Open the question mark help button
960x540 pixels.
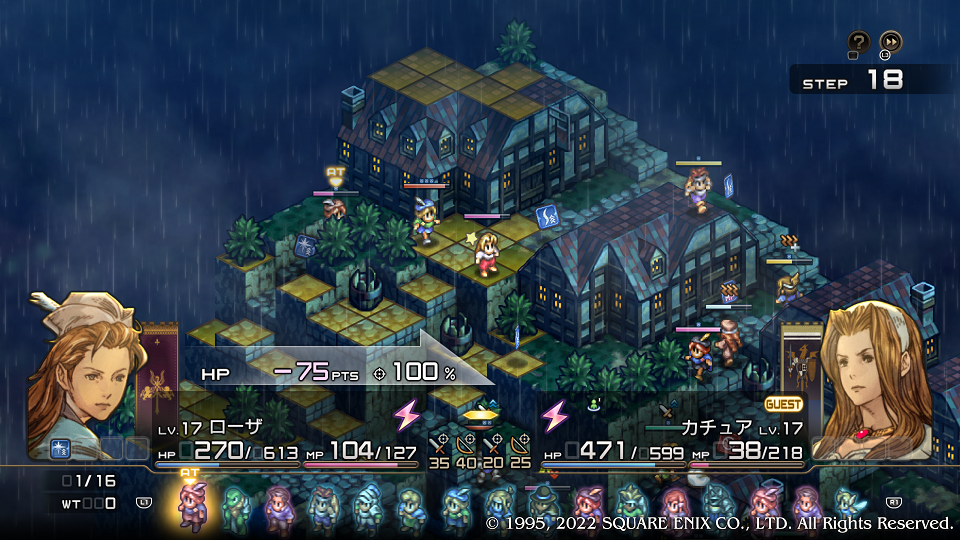[x=858, y=42]
